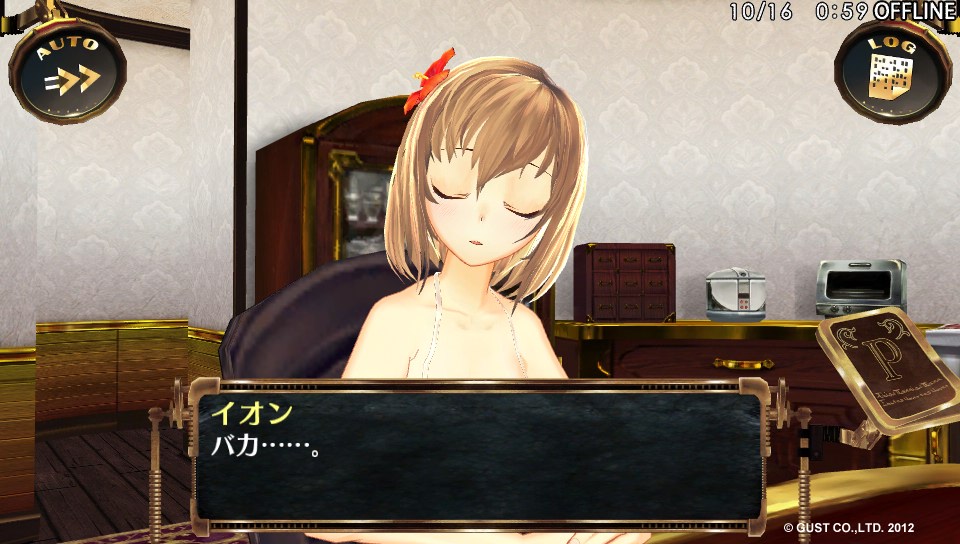Toggle the AUTO advance button
Viewport: 960px width, 544px height.
[x=68, y=69]
